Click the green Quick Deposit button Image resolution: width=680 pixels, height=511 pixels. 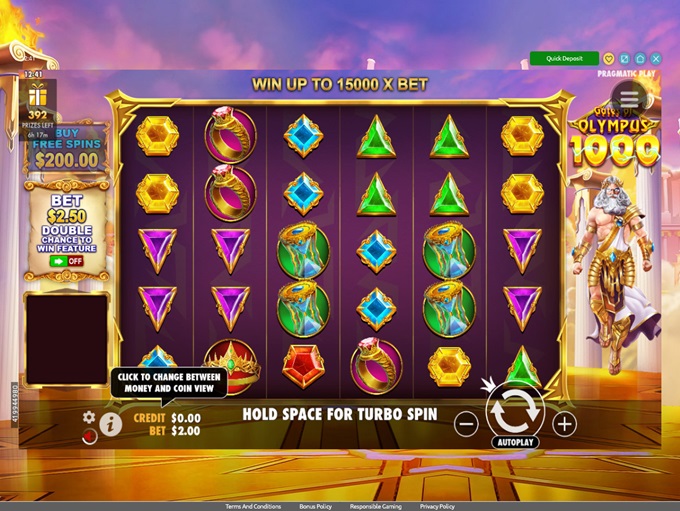point(564,59)
